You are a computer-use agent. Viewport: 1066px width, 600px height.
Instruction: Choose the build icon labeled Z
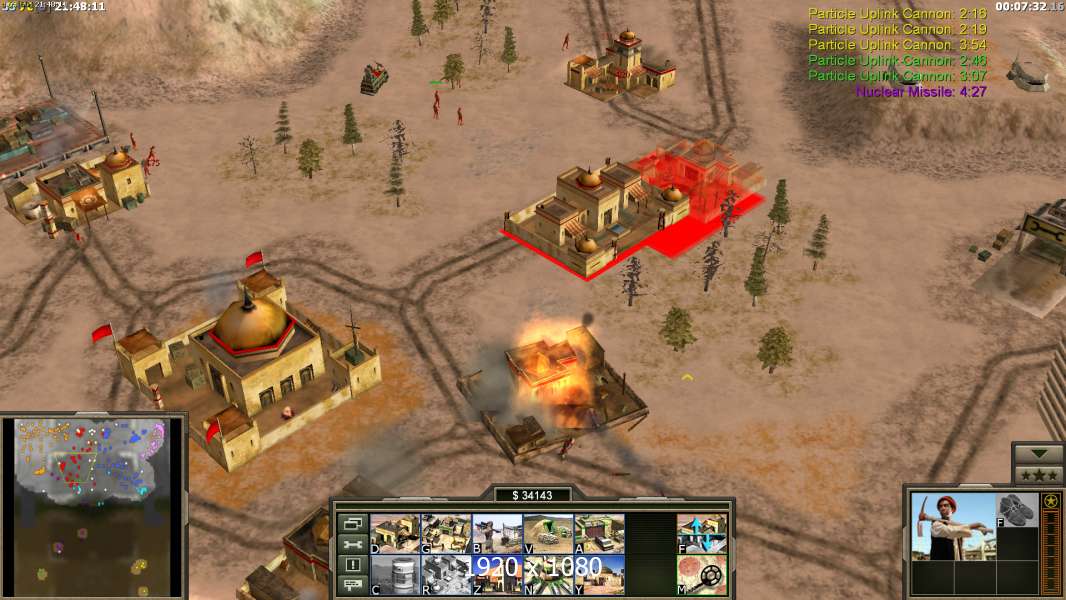(497, 574)
